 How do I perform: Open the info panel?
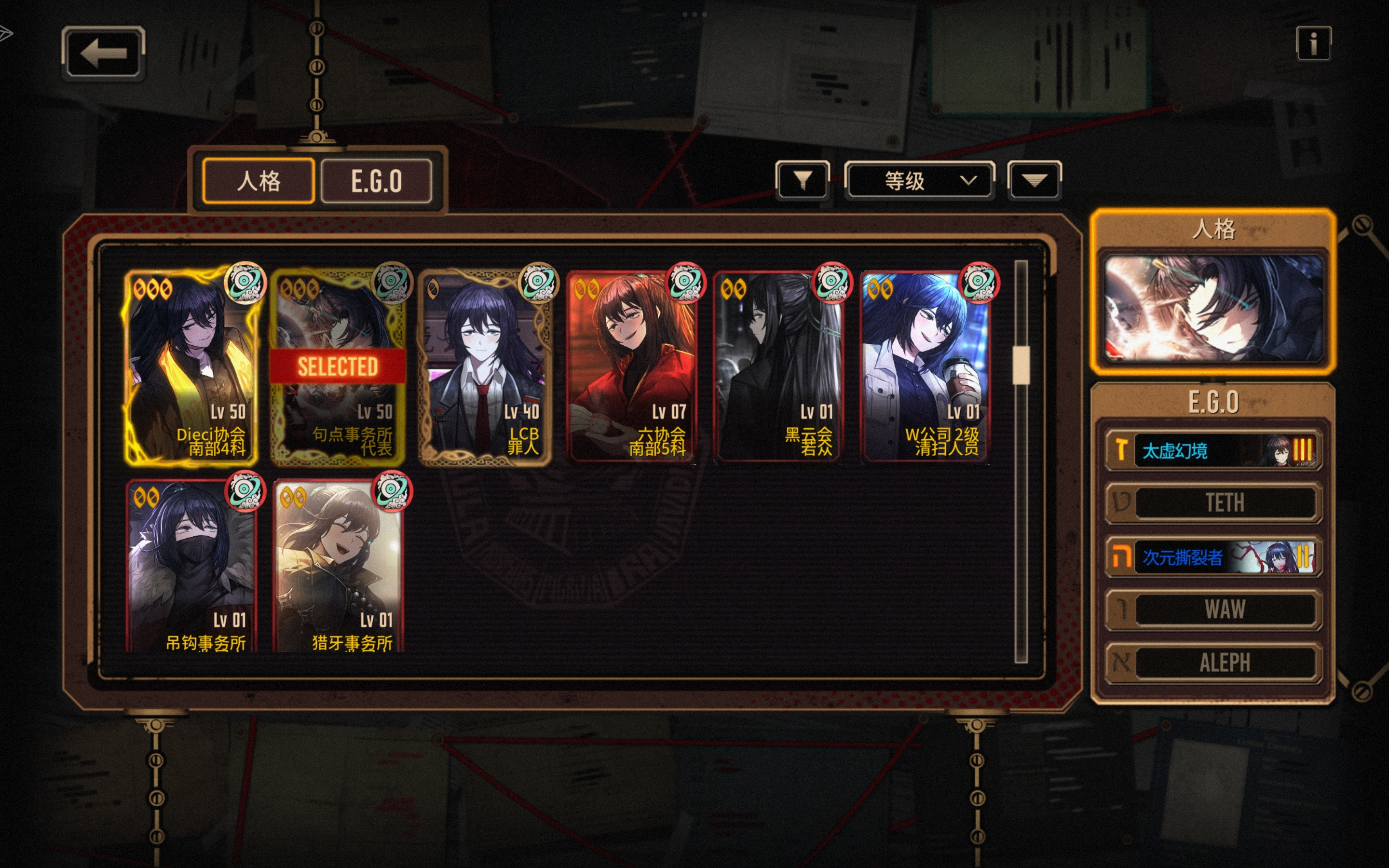point(1313,43)
